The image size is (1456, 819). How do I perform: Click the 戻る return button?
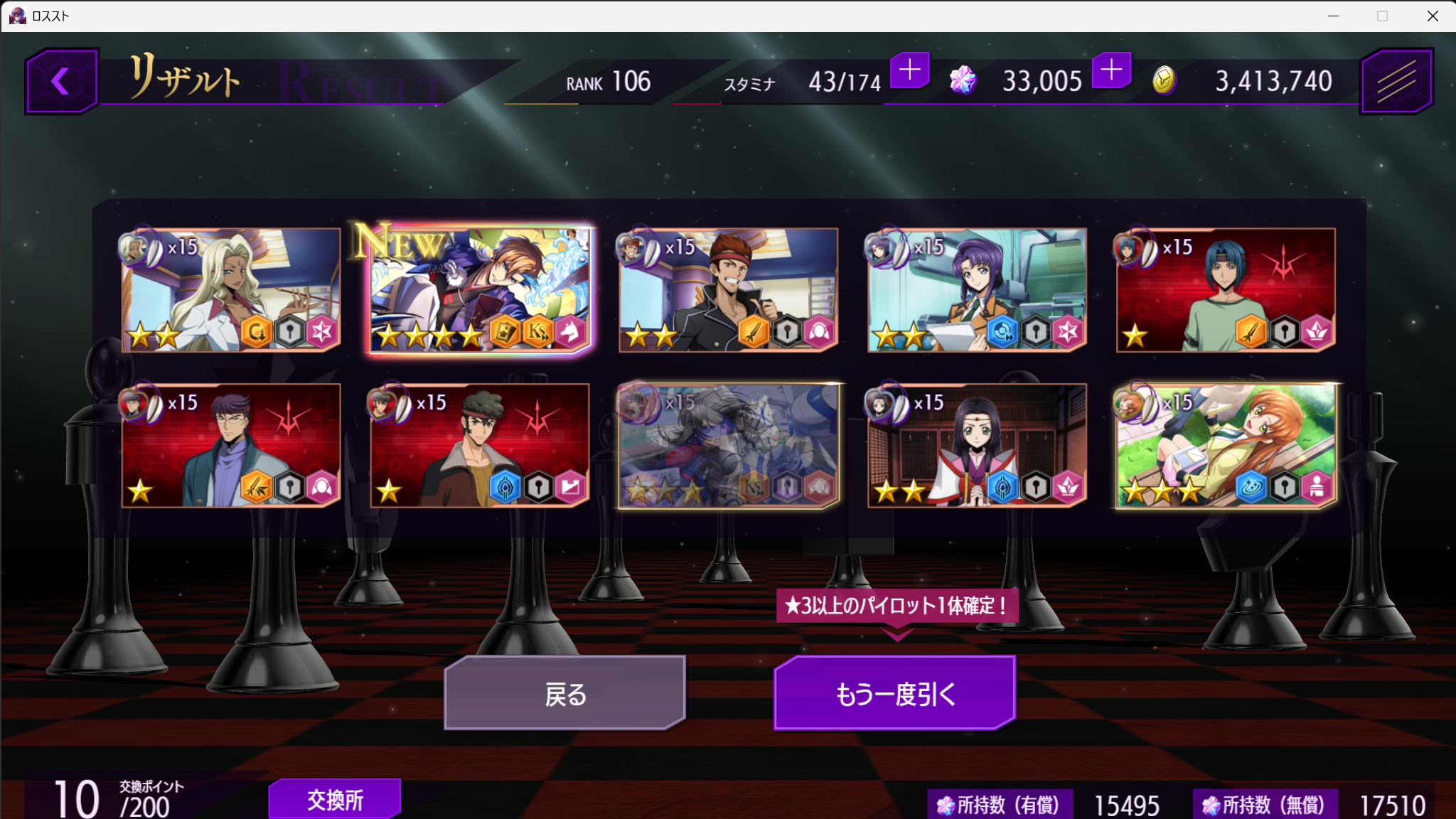coord(565,693)
